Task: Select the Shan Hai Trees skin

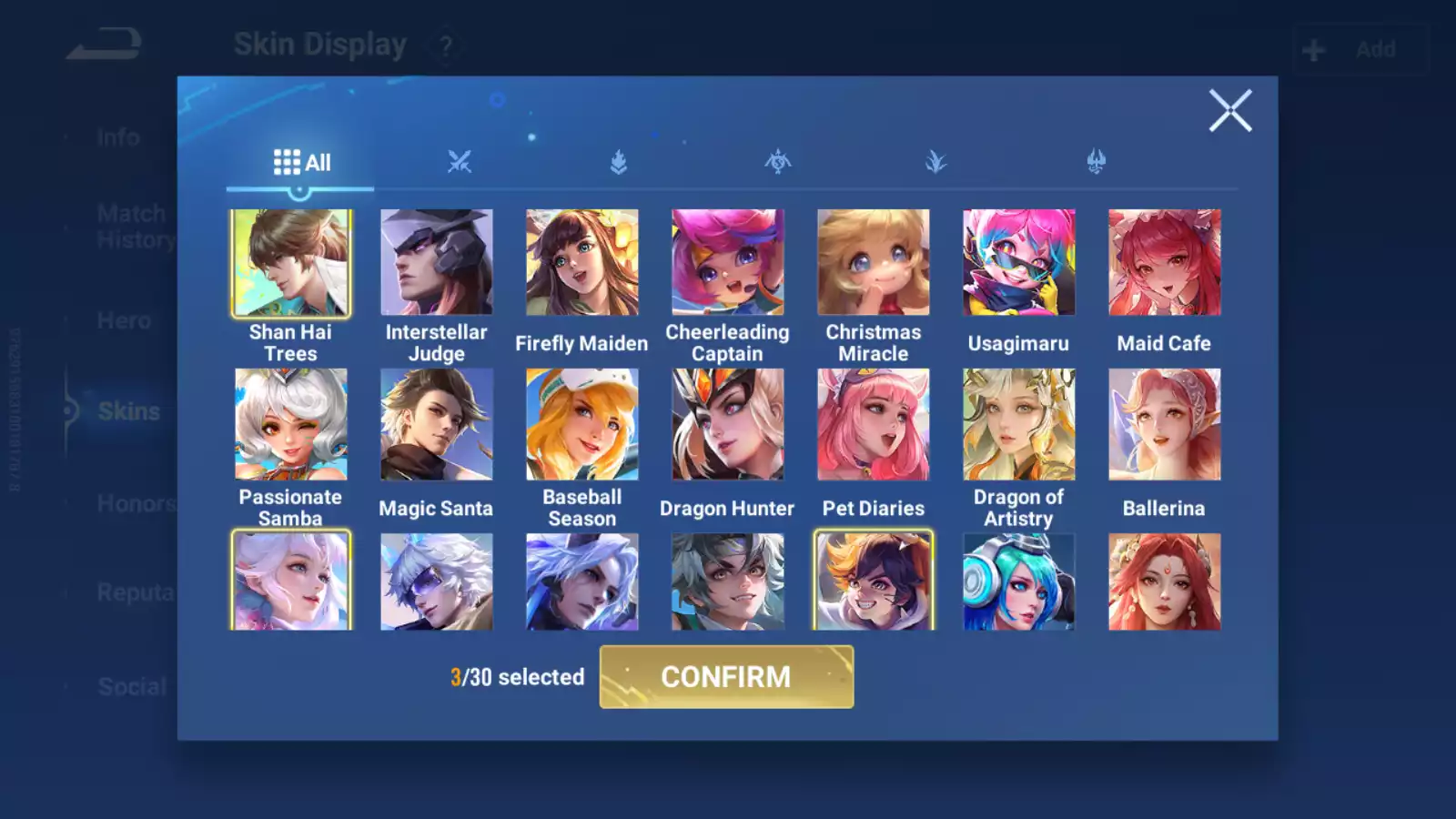Action: [x=290, y=263]
